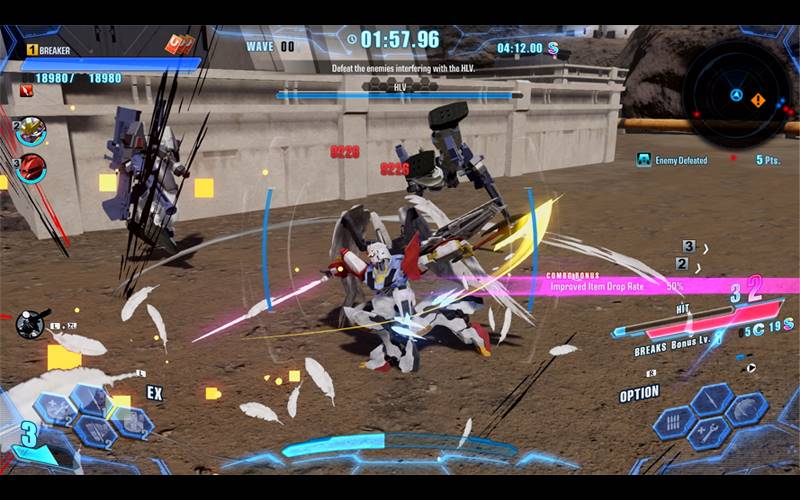800x500 pixels.
Task: Select party member 3's red helmet portrait
Action: coord(32,166)
